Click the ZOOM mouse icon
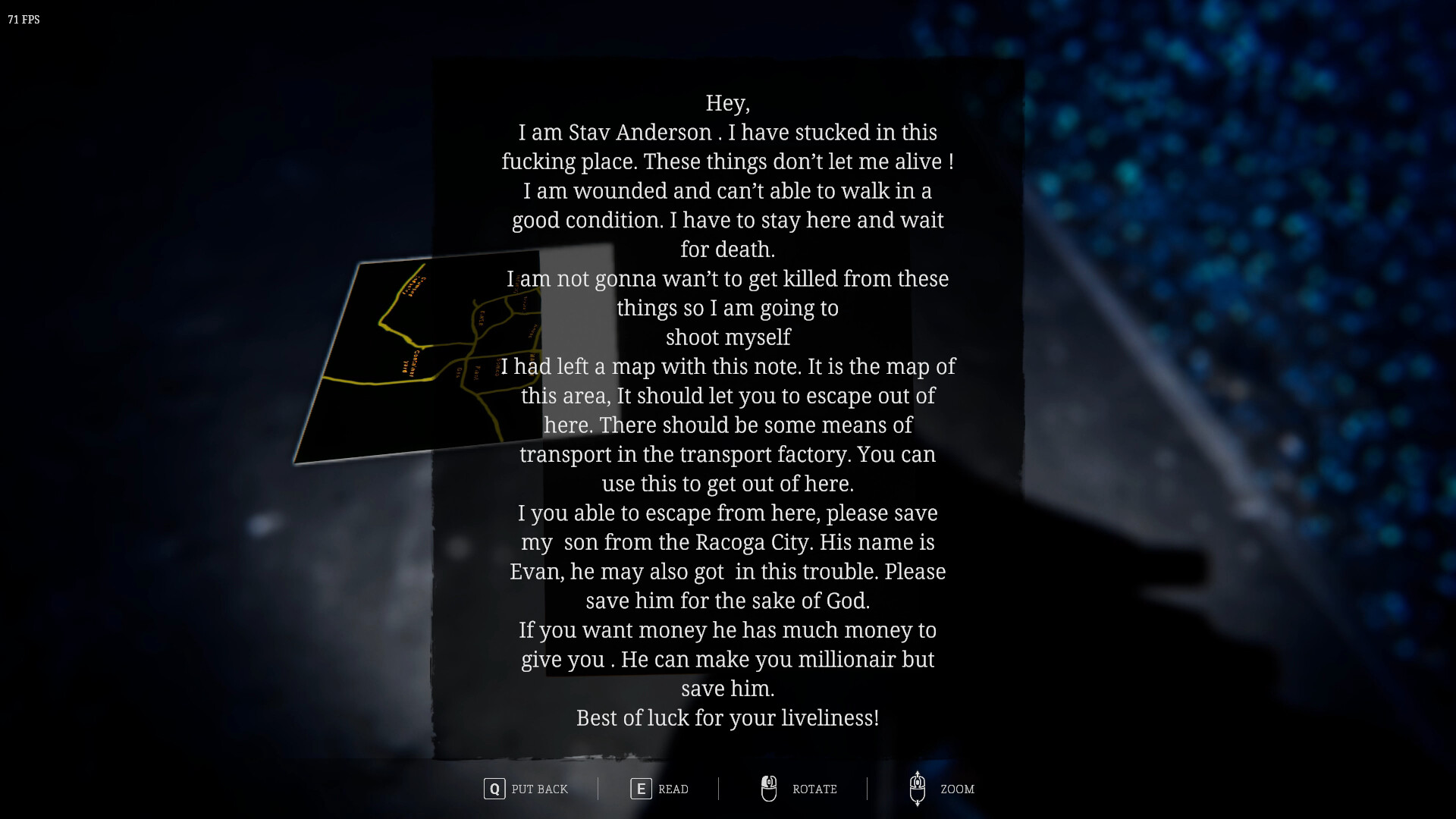Viewport: 1456px width, 819px height. pos(918,789)
